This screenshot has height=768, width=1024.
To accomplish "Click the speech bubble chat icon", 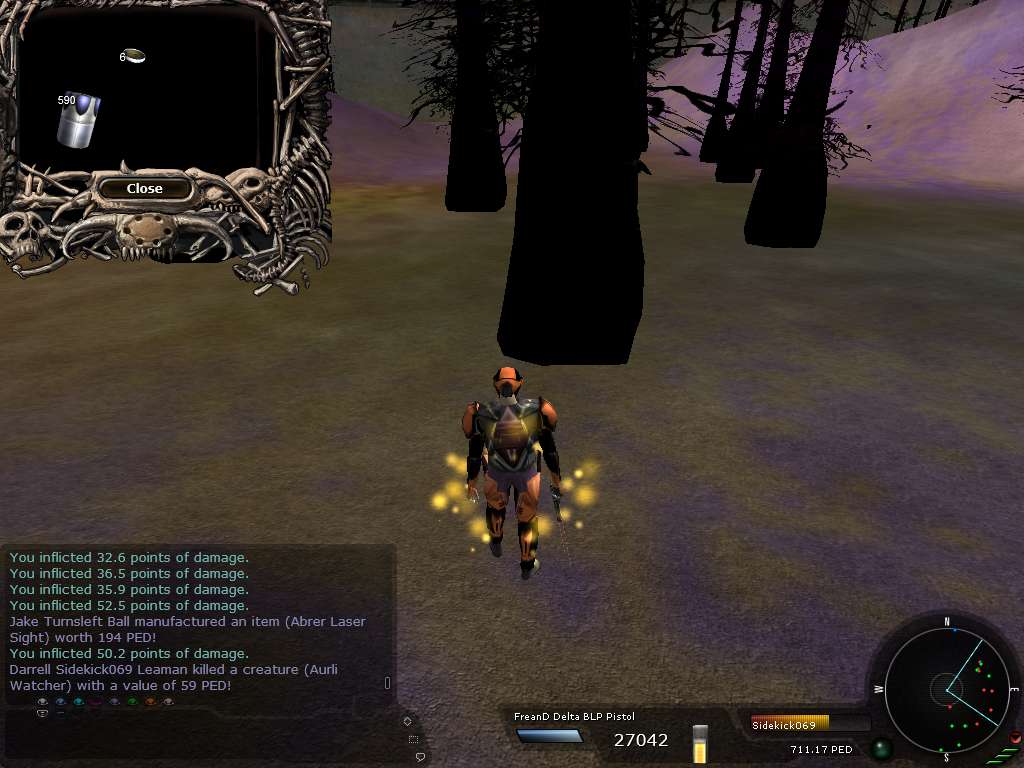I will point(420,757).
